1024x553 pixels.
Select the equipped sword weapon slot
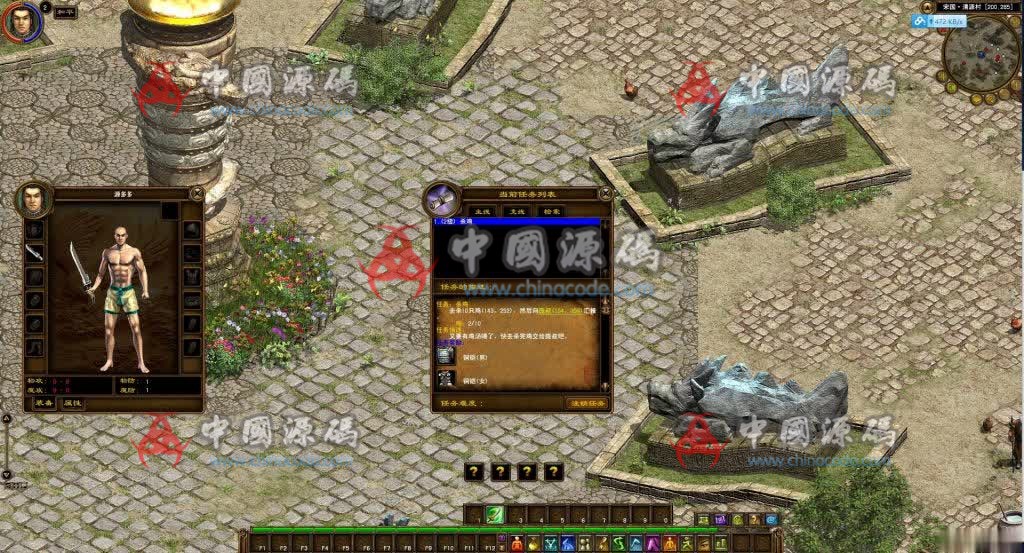[35, 253]
